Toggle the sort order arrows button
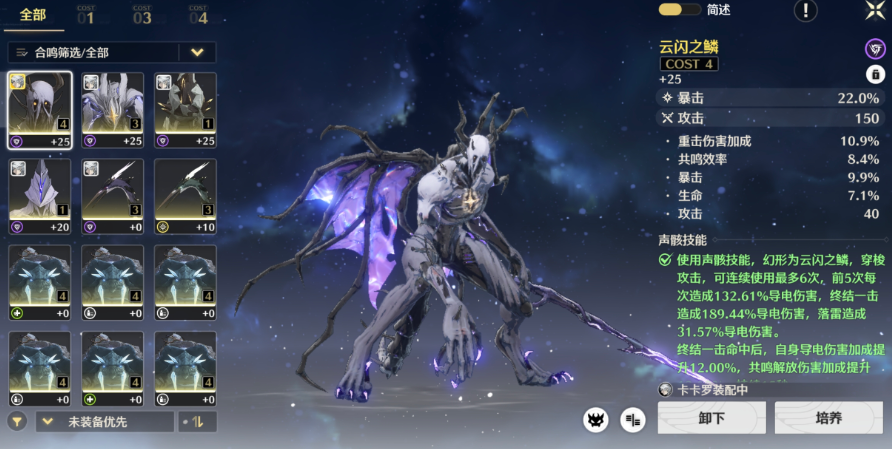Viewport: 892px width, 449px height. coord(197,422)
